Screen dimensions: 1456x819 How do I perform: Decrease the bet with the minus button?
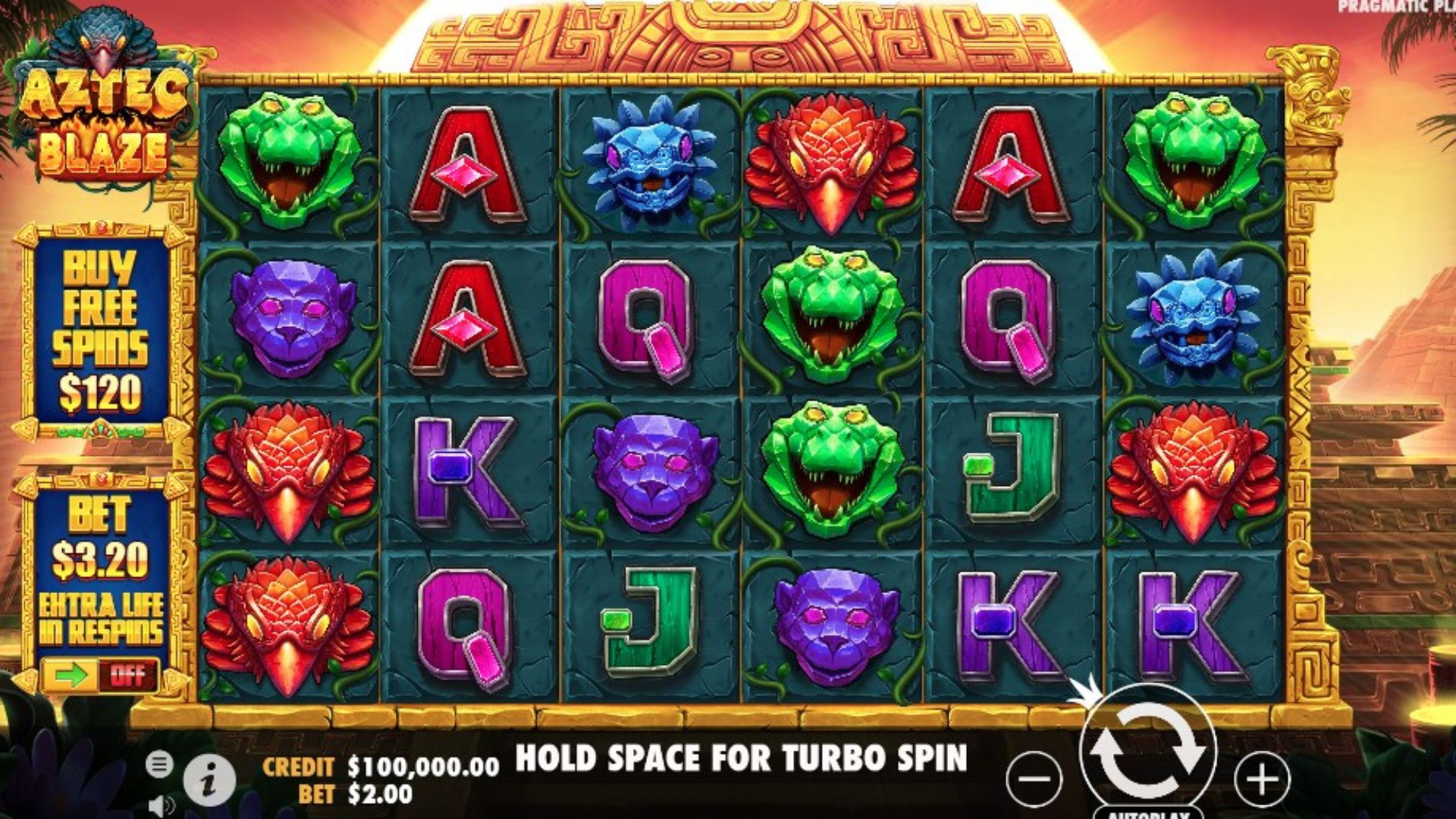1034,779
